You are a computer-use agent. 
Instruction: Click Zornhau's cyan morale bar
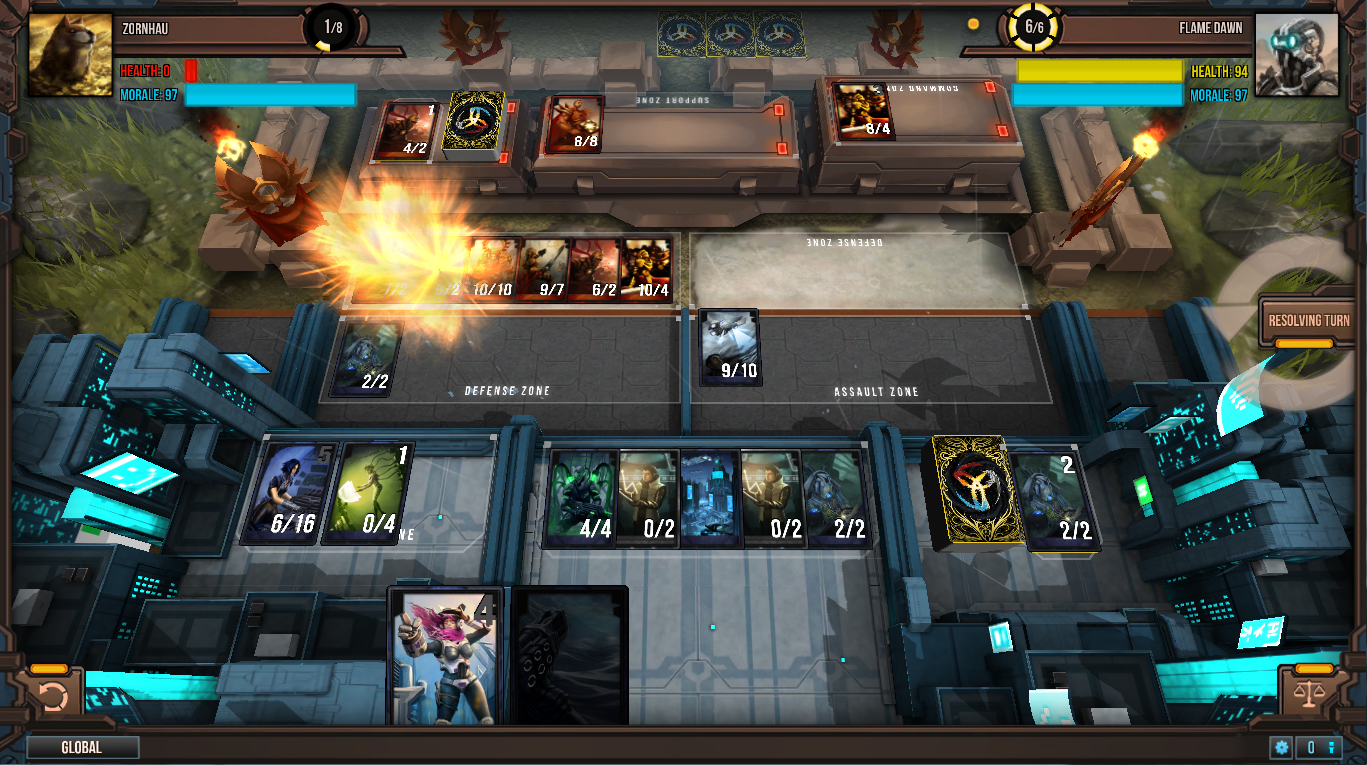(x=270, y=95)
